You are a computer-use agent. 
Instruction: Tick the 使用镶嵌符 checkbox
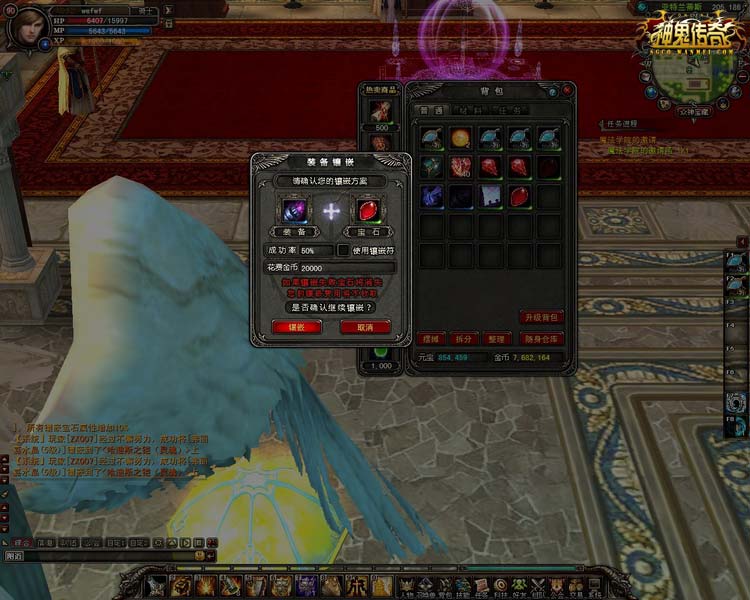click(342, 250)
